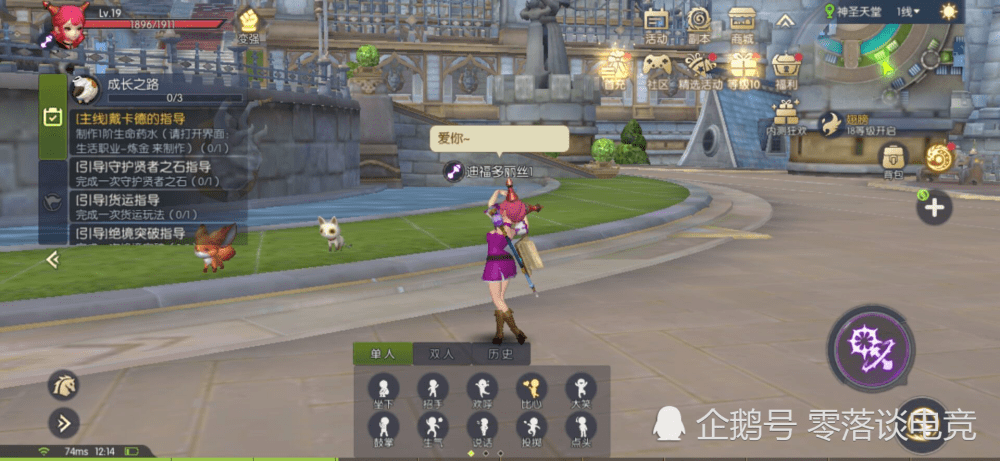Switch to the 双人 emote tab
The image size is (1000, 461).
pyautogui.click(x=441, y=353)
